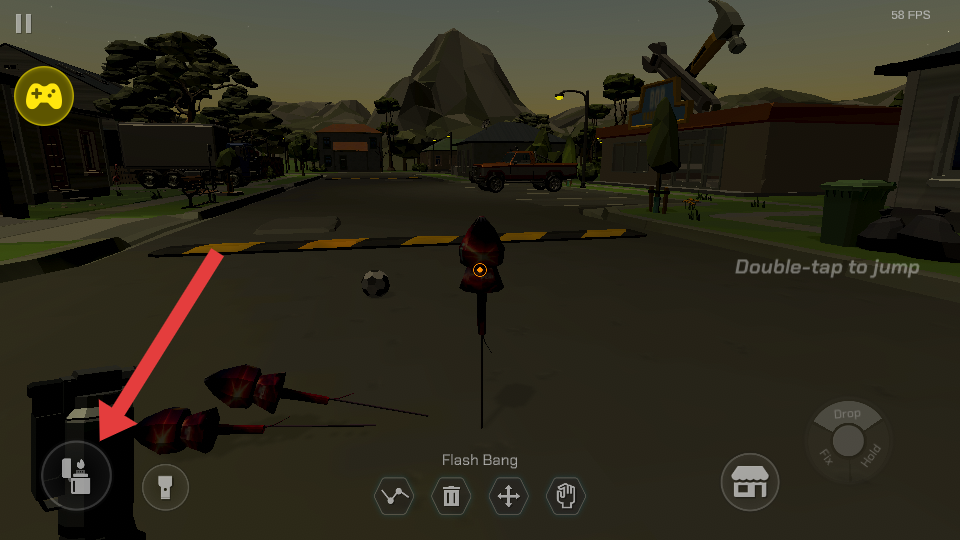960x540 pixels.
Task: Open the connect-nodes tool
Action: pos(394,496)
